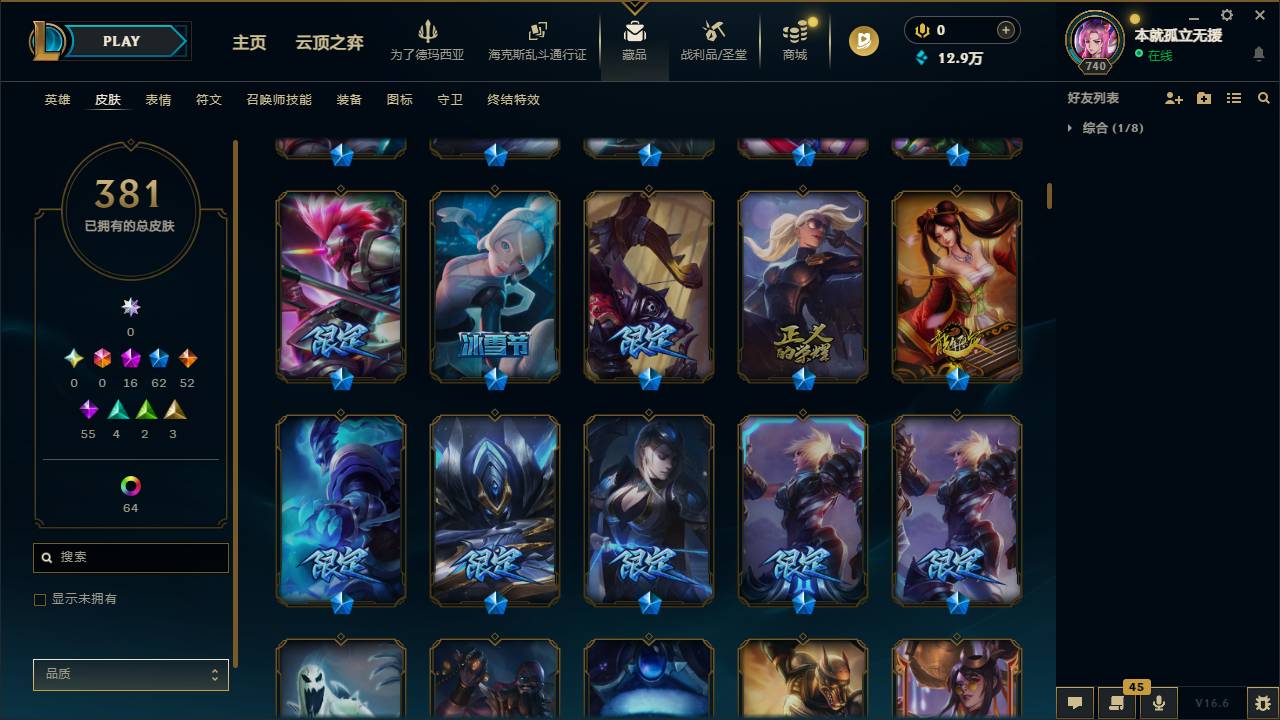Click the 藏品 collection icon
The height and width of the screenshot is (720, 1280).
pos(634,38)
